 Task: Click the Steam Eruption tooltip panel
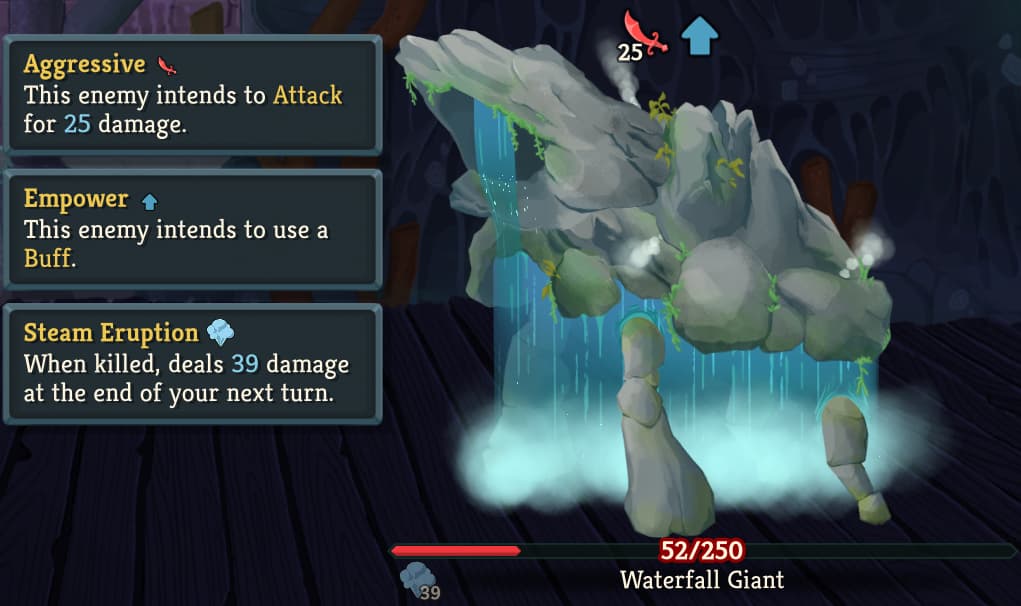coord(192,363)
